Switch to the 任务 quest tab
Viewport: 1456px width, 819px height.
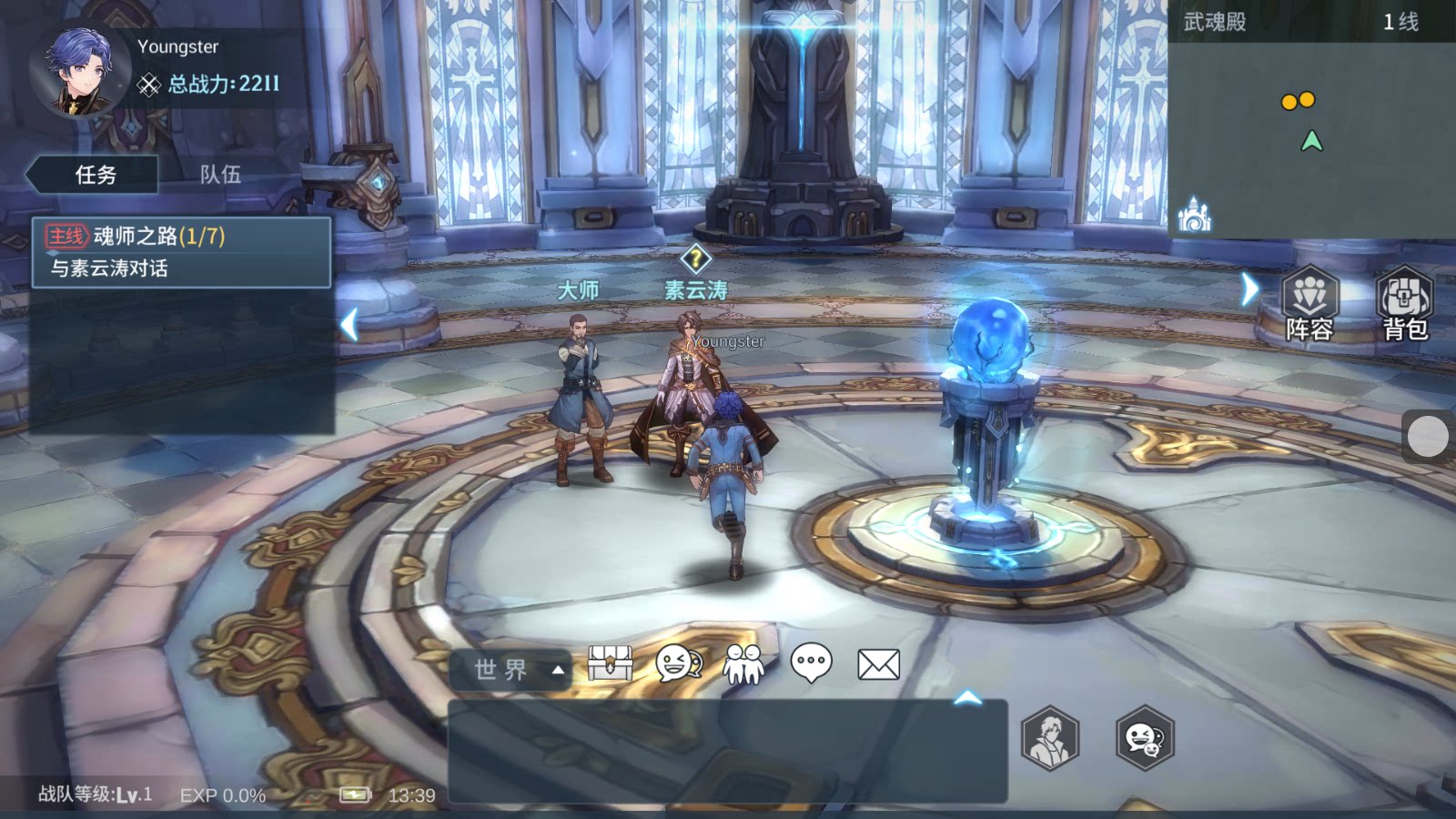click(95, 174)
